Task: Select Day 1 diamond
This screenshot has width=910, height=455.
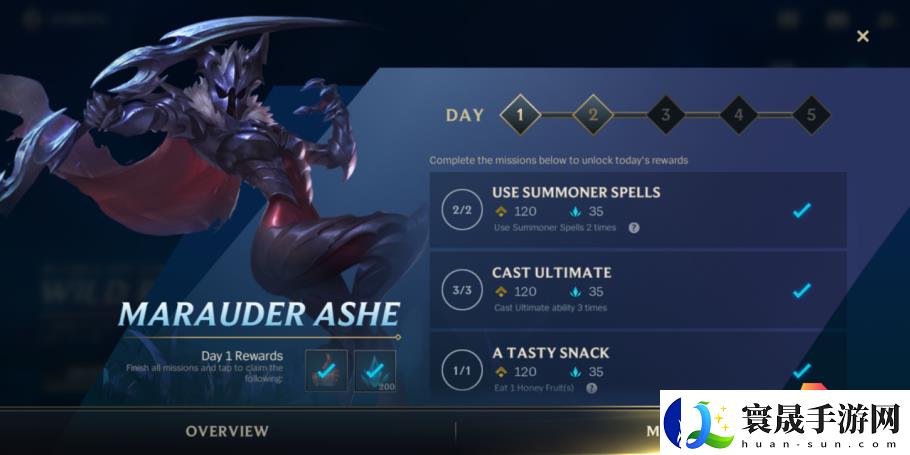Action: click(519, 114)
